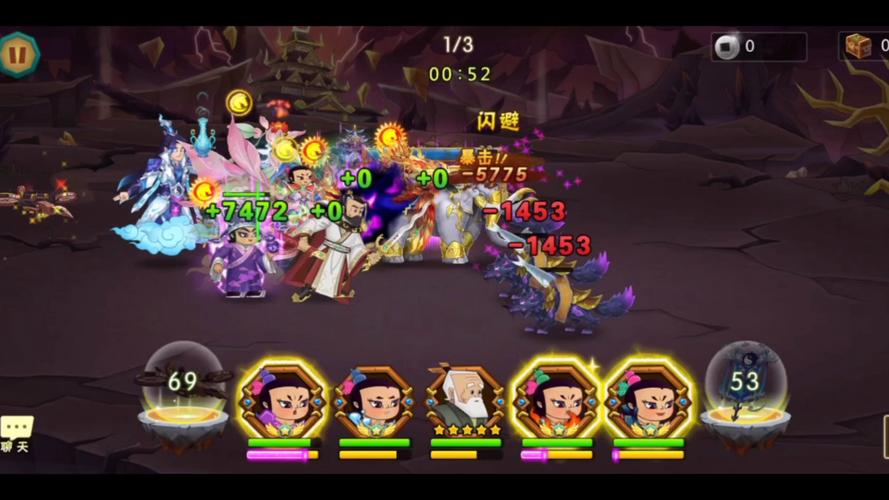The height and width of the screenshot is (500, 889).
Task: Tap the white-bearded grandpa hero portrait
Action: click(465, 399)
